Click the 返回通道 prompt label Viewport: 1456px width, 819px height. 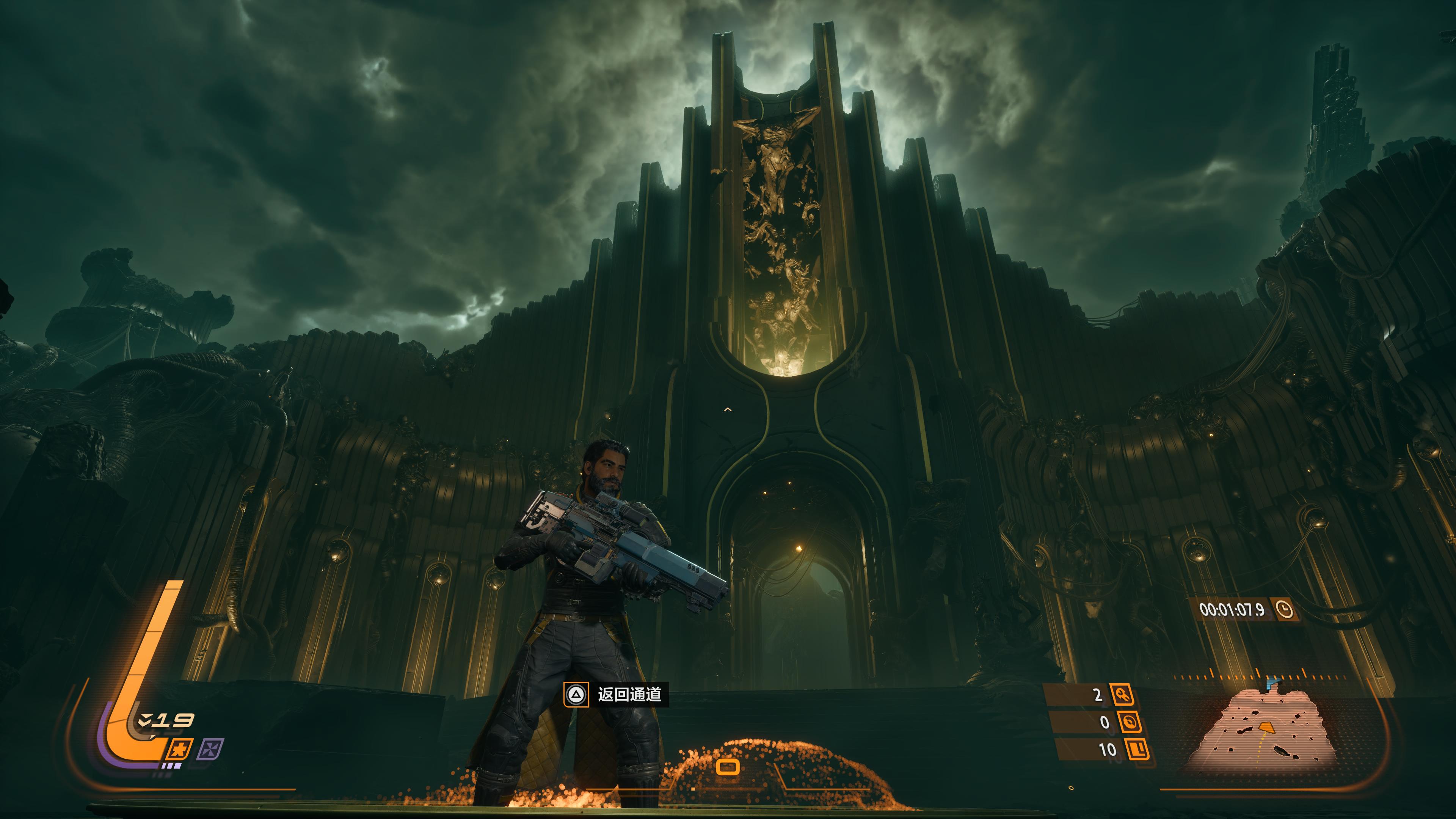coord(629,695)
